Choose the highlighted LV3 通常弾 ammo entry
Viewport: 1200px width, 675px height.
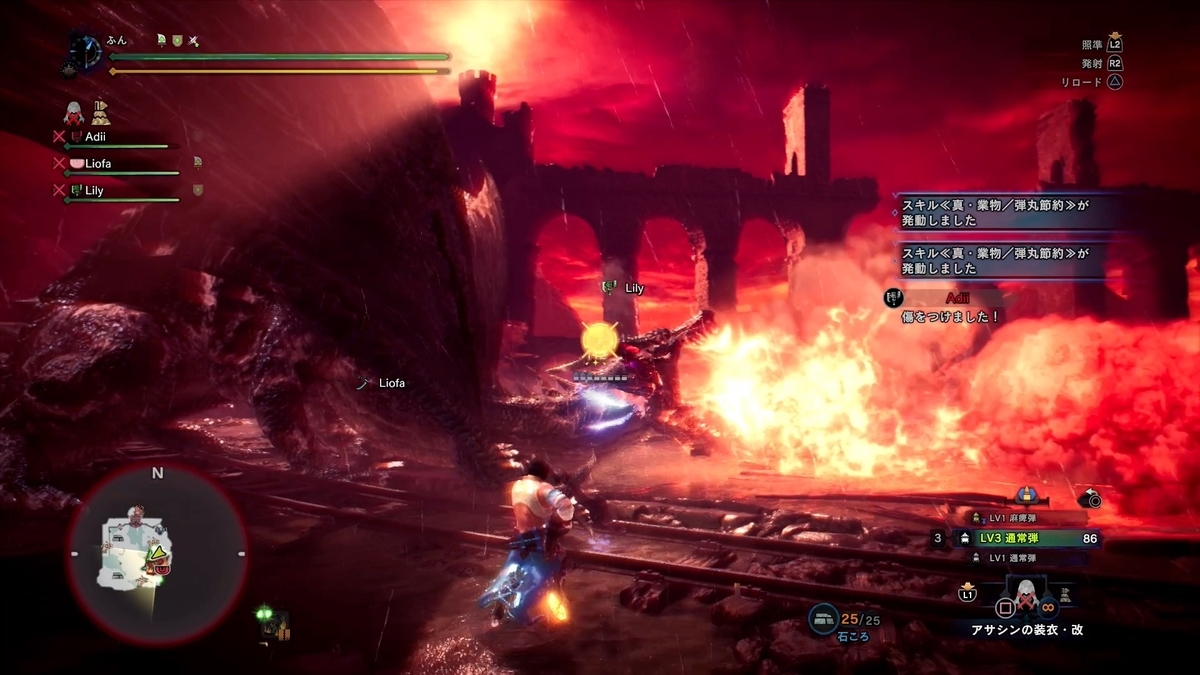click(x=1023, y=538)
